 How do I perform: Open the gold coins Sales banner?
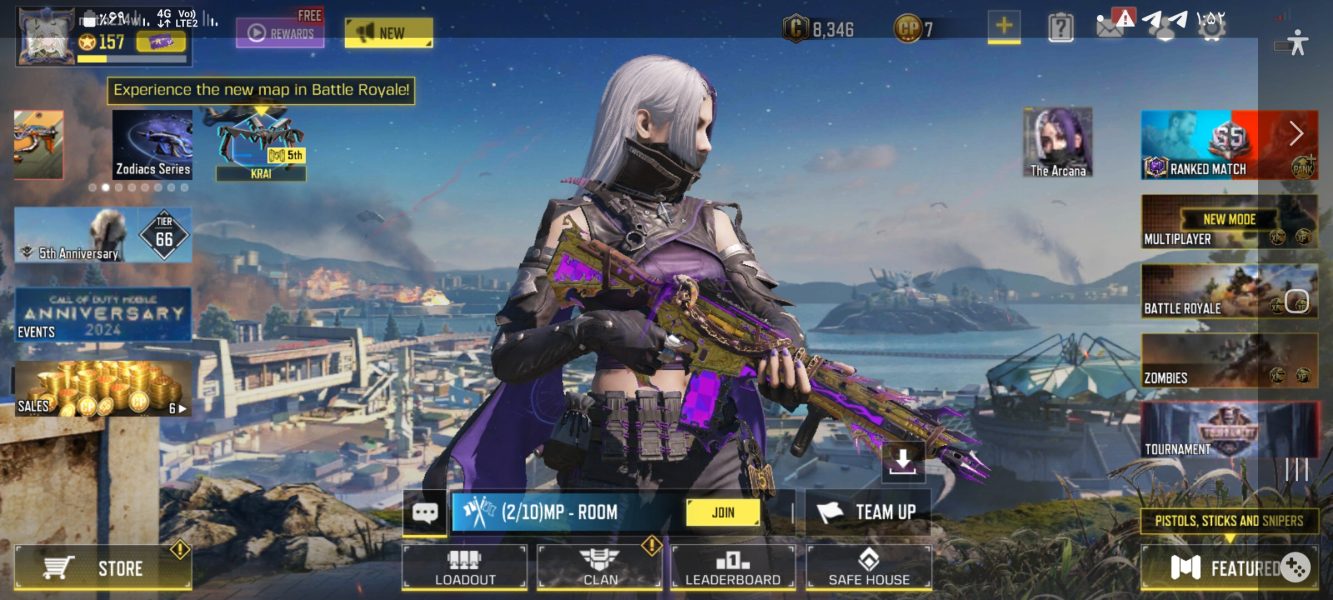coord(103,388)
